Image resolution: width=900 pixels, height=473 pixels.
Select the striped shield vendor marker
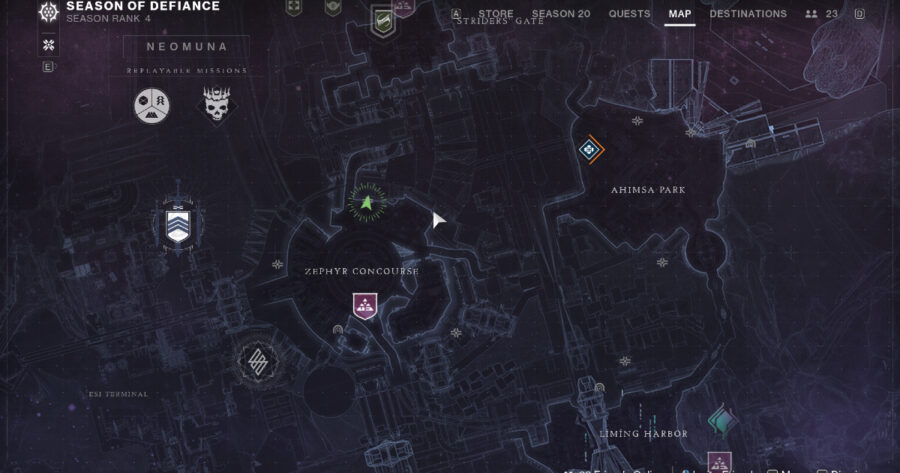[x=178, y=224]
